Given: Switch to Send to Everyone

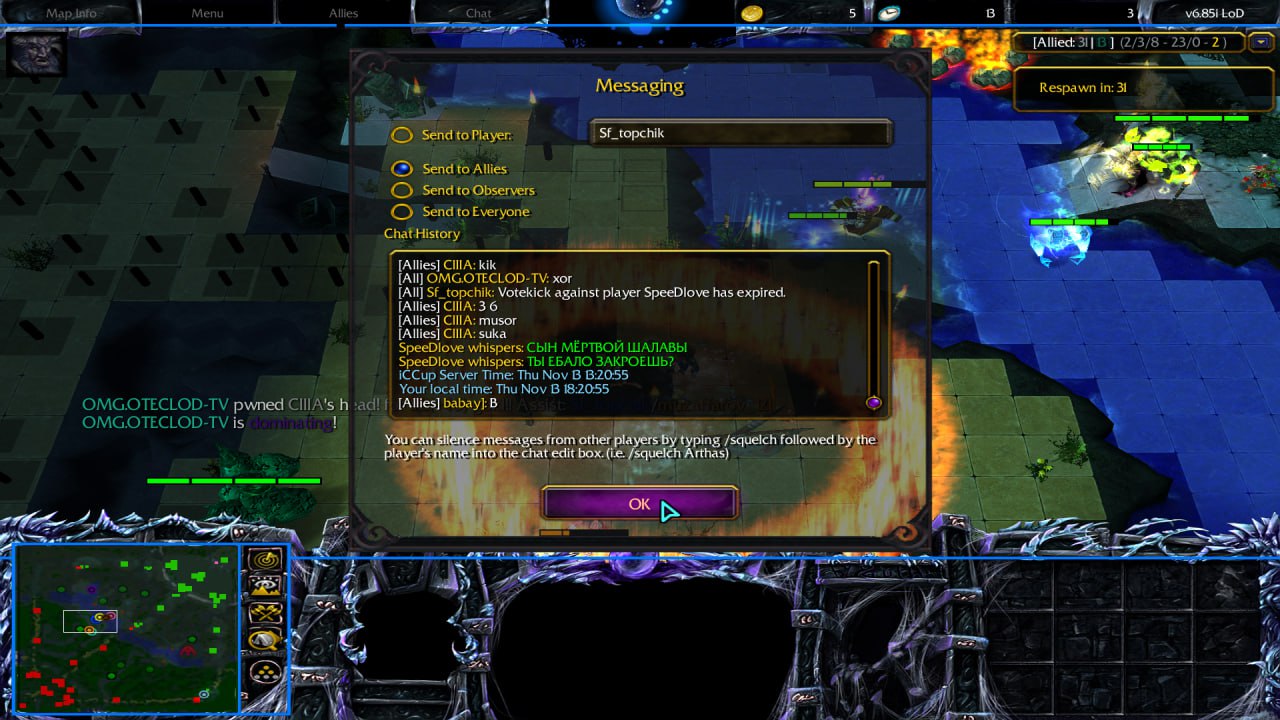Looking at the screenshot, I should [x=402, y=212].
